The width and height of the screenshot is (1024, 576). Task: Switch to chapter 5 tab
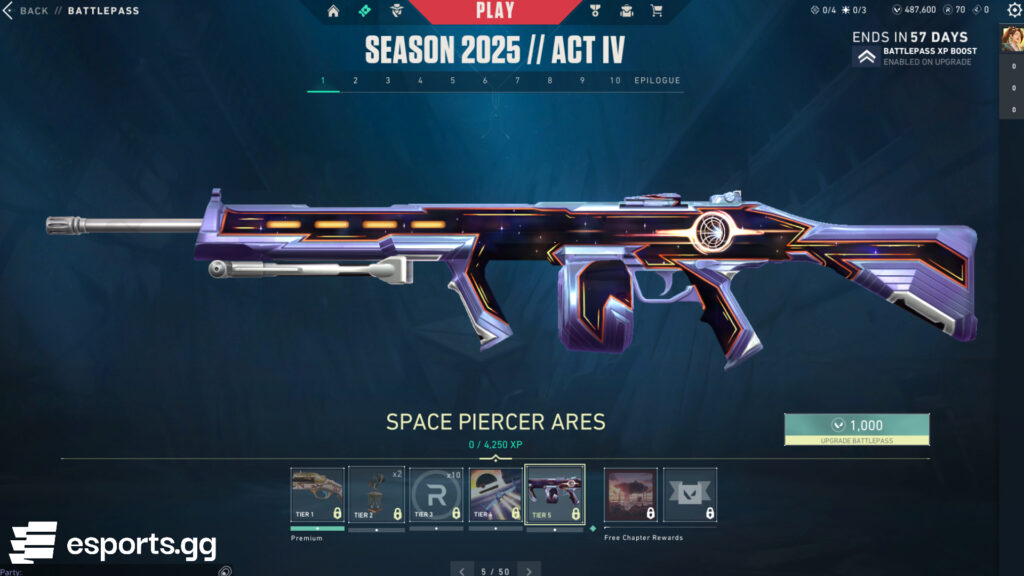click(x=452, y=81)
